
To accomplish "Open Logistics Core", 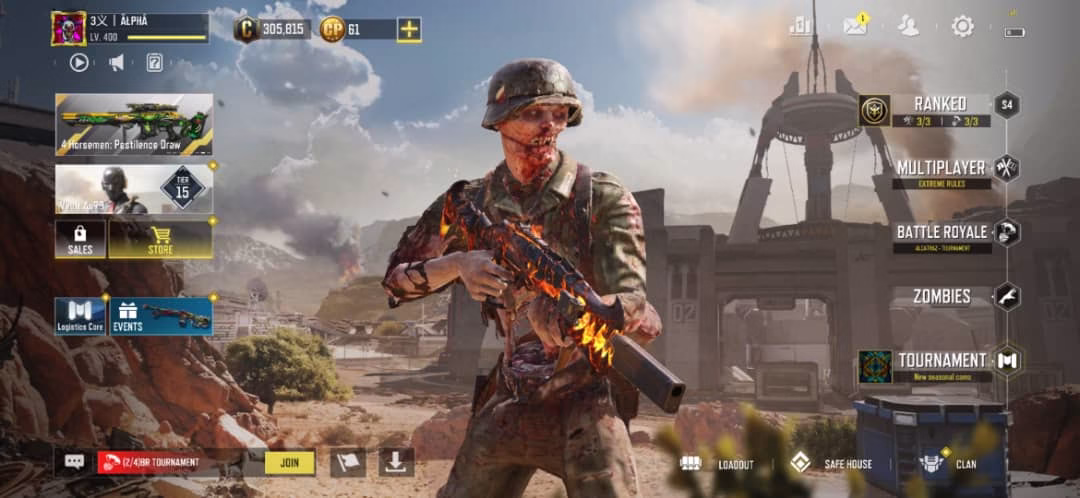I will [x=80, y=315].
